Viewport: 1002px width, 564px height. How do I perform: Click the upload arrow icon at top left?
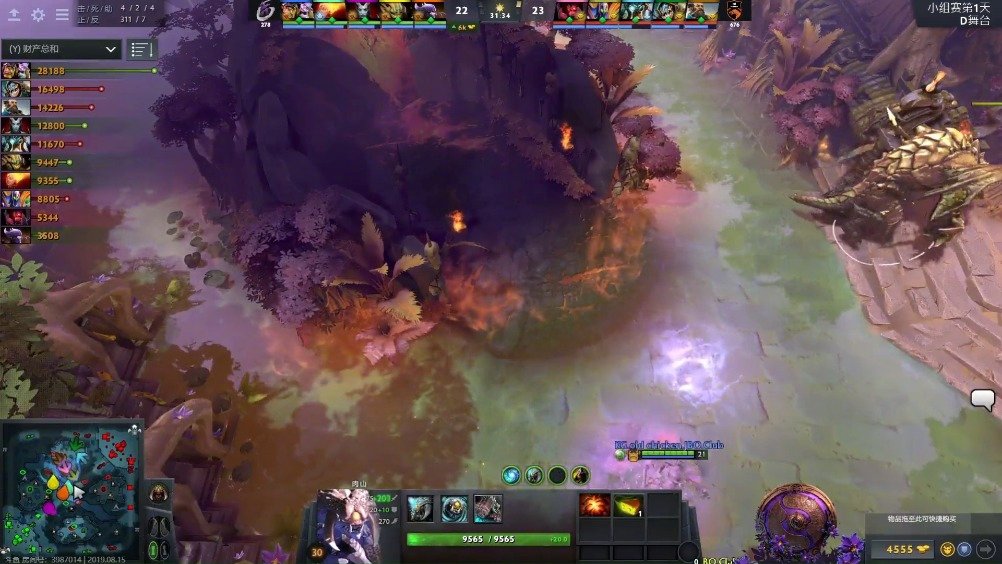[14, 15]
